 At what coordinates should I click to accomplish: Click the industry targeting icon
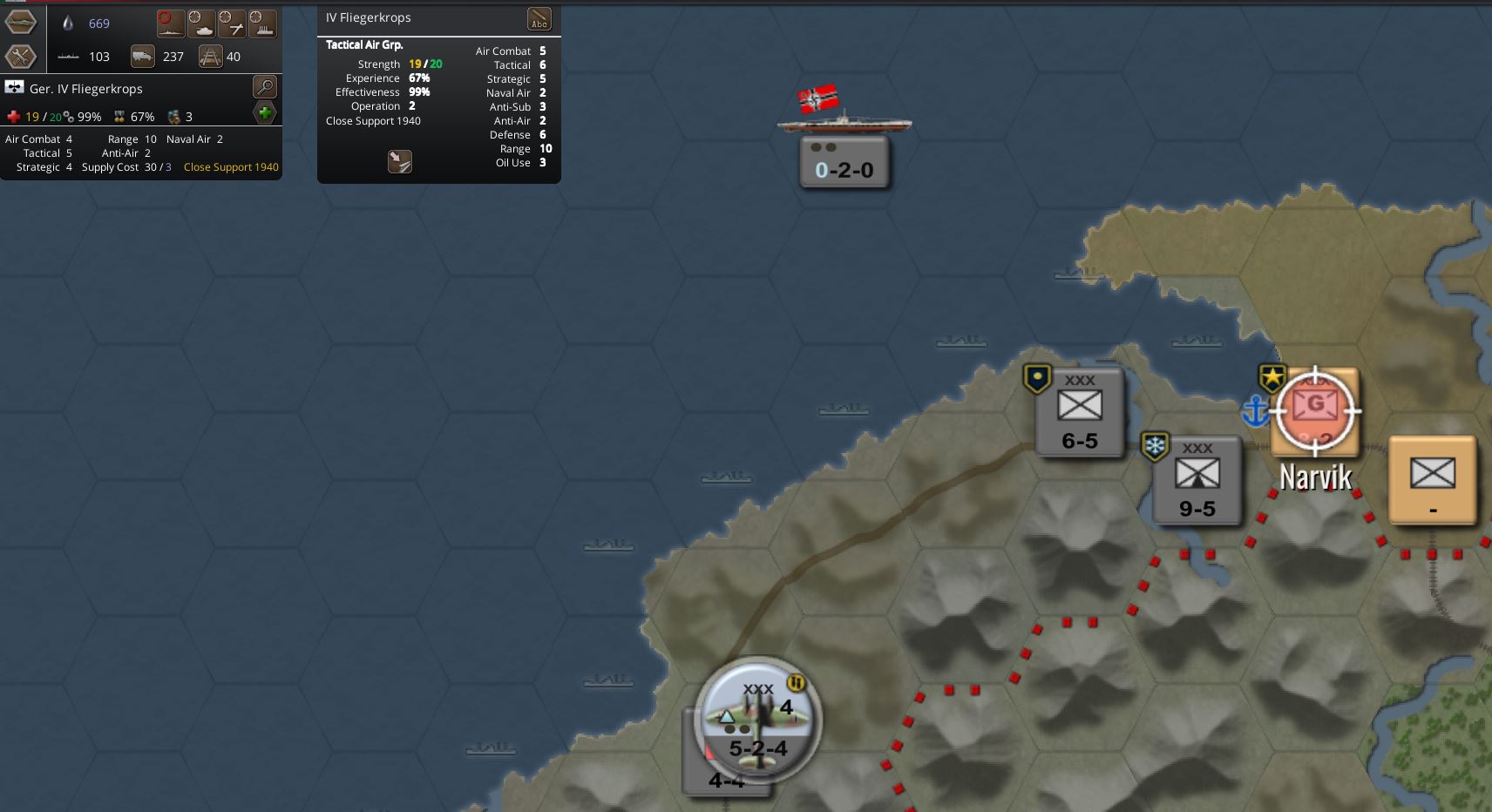pyautogui.click(x=262, y=24)
